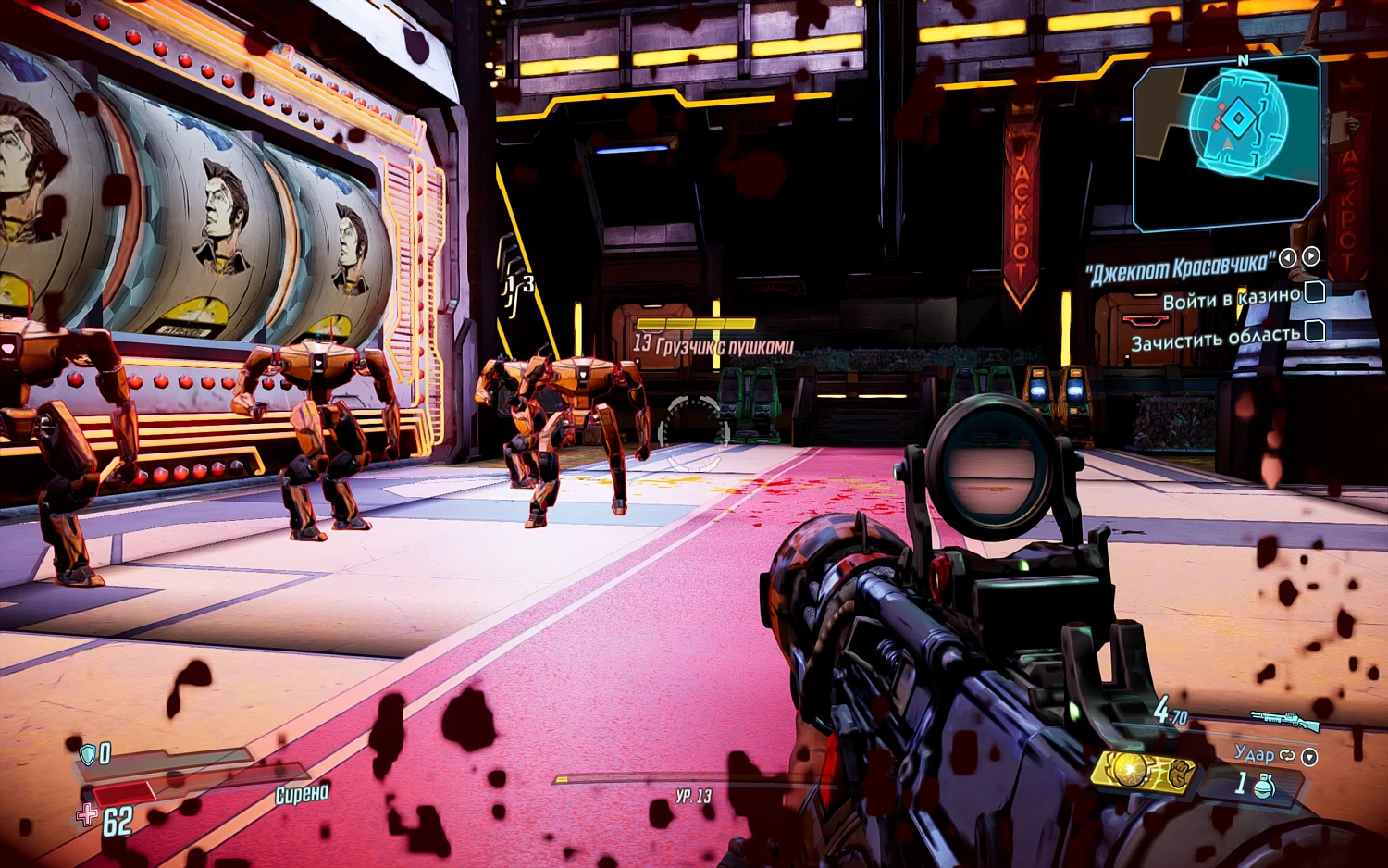Viewport: 1388px width, 868px height.
Task: Check the Зачистить область objective box
Action: pos(1315,330)
